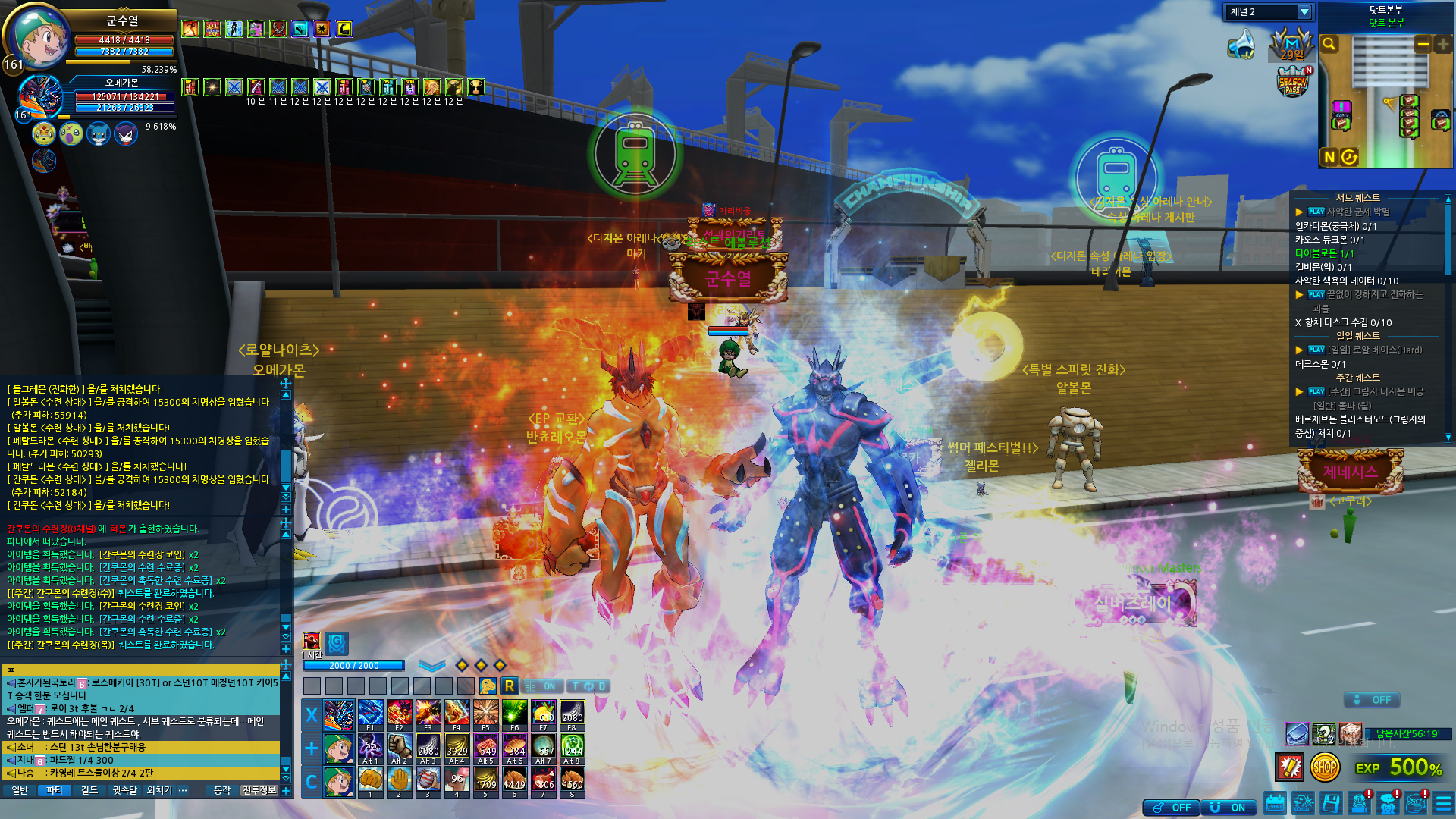Viewport: 1456px width, 819px height.
Task: Open the Season Pass icon
Action: [1292, 82]
